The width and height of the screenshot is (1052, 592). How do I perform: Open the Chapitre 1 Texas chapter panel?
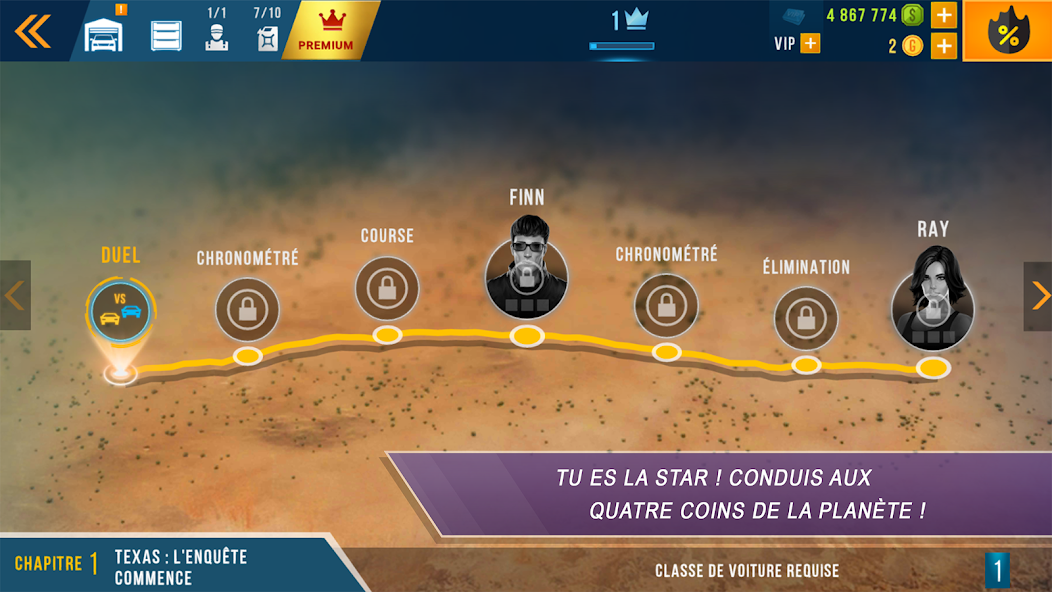(170, 565)
